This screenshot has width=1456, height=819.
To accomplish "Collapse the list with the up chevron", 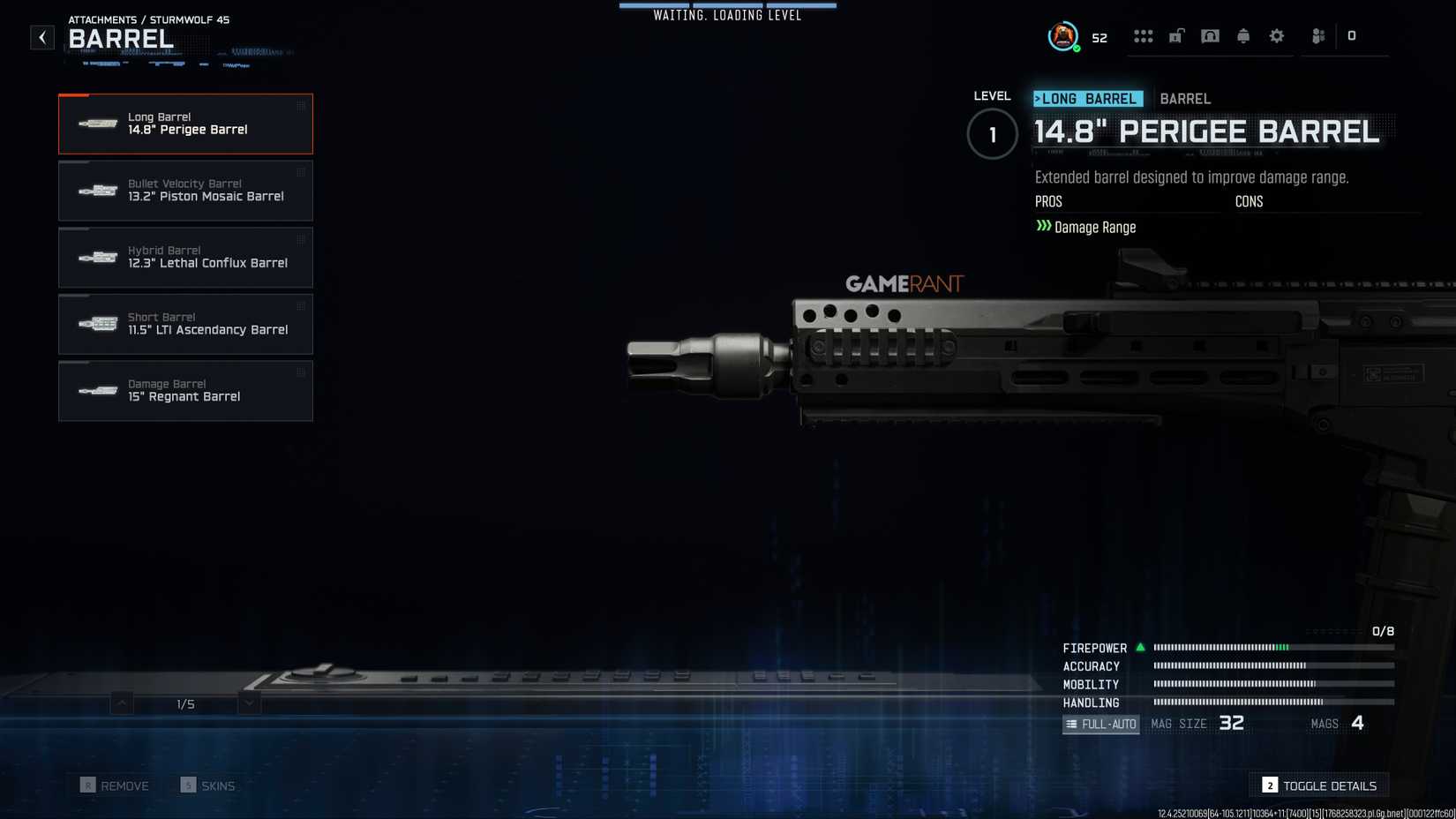I will tap(119, 703).
